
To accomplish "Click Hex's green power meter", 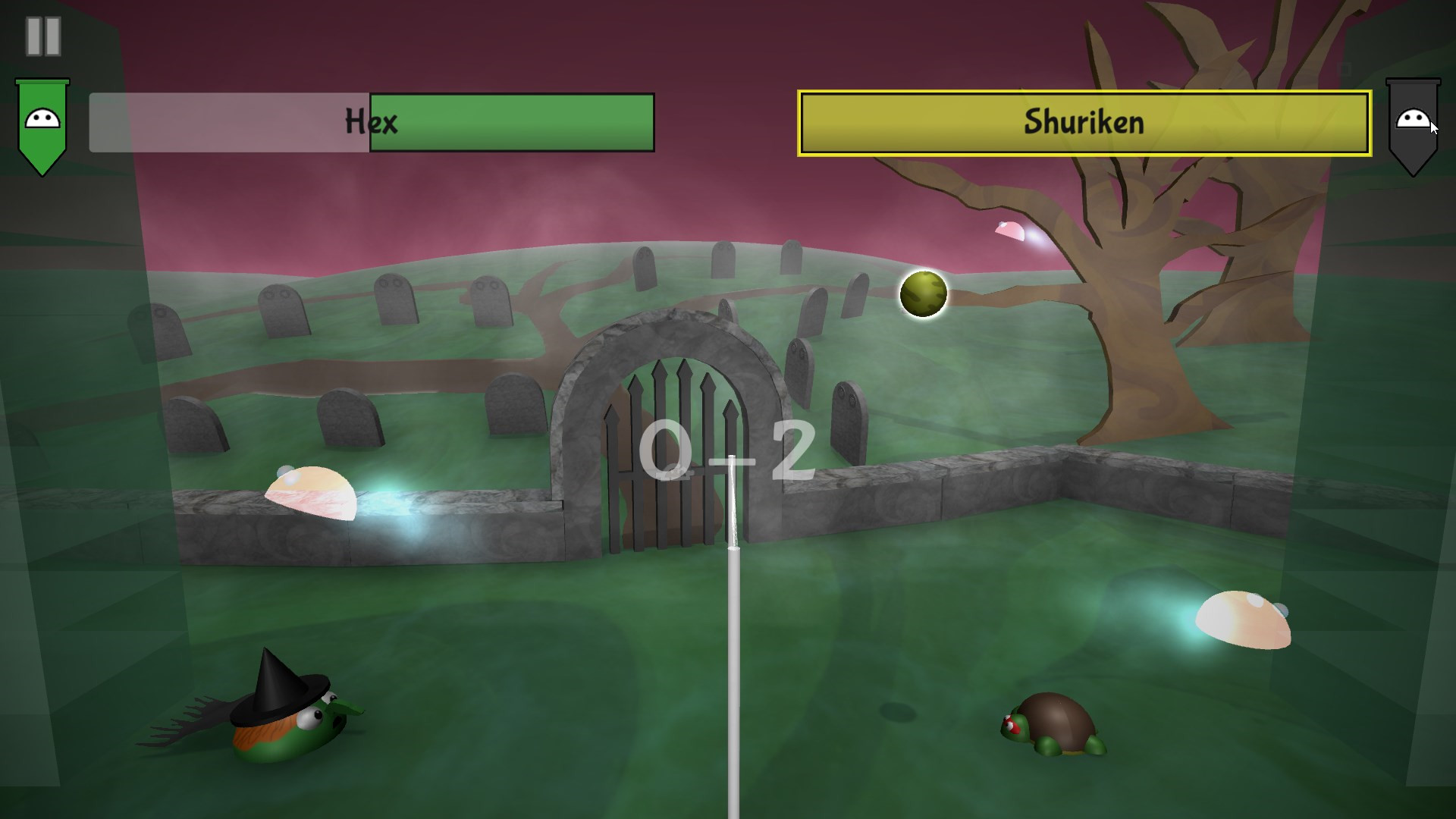I will click(512, 121).
